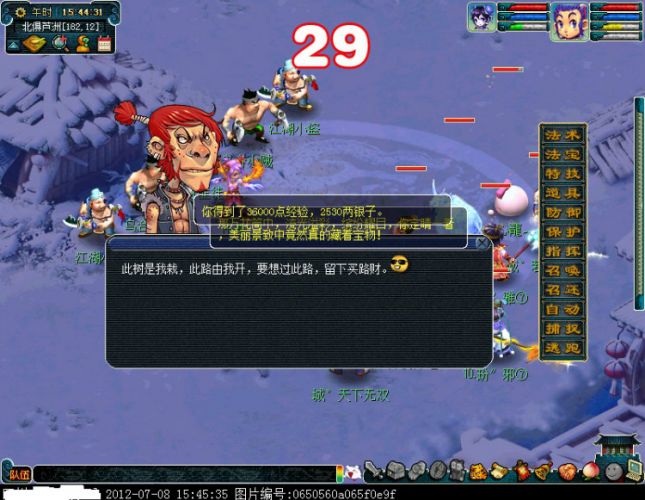The image size is (645, 500).
Task: Close the bandit dialogue box
Action: 482,243
